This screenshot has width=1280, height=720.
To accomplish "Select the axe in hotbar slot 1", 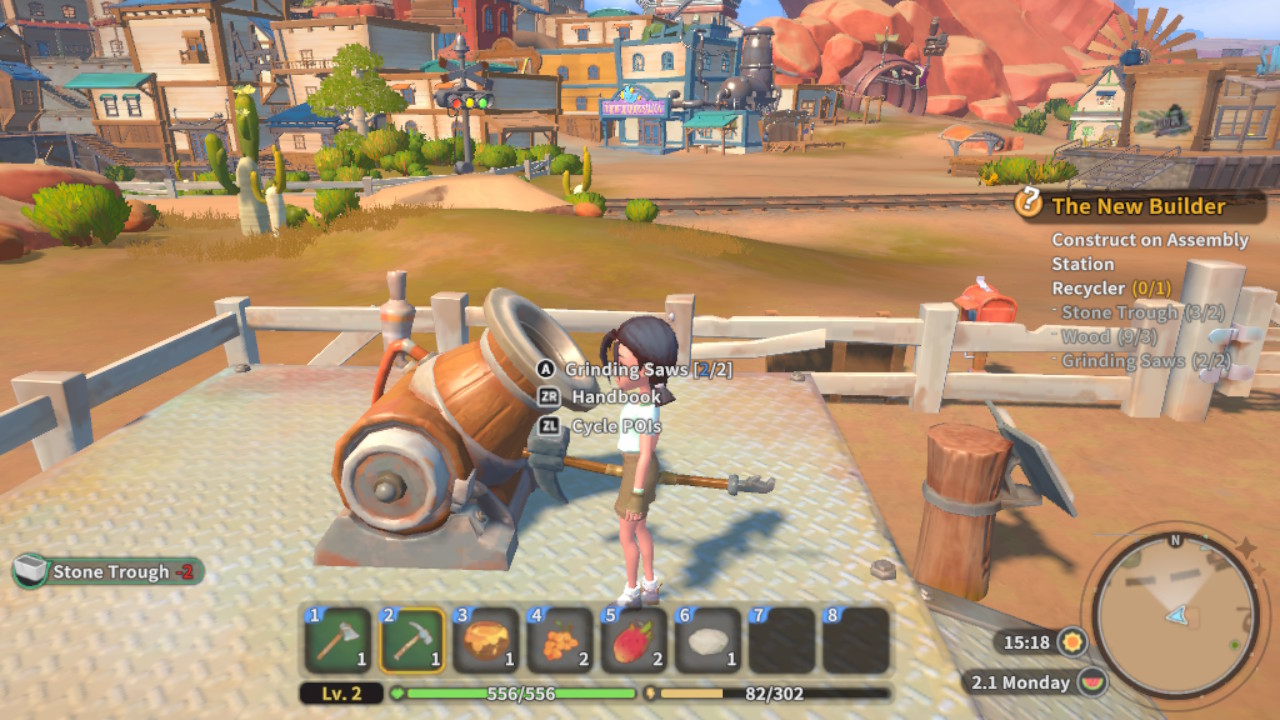I will 338,641.
